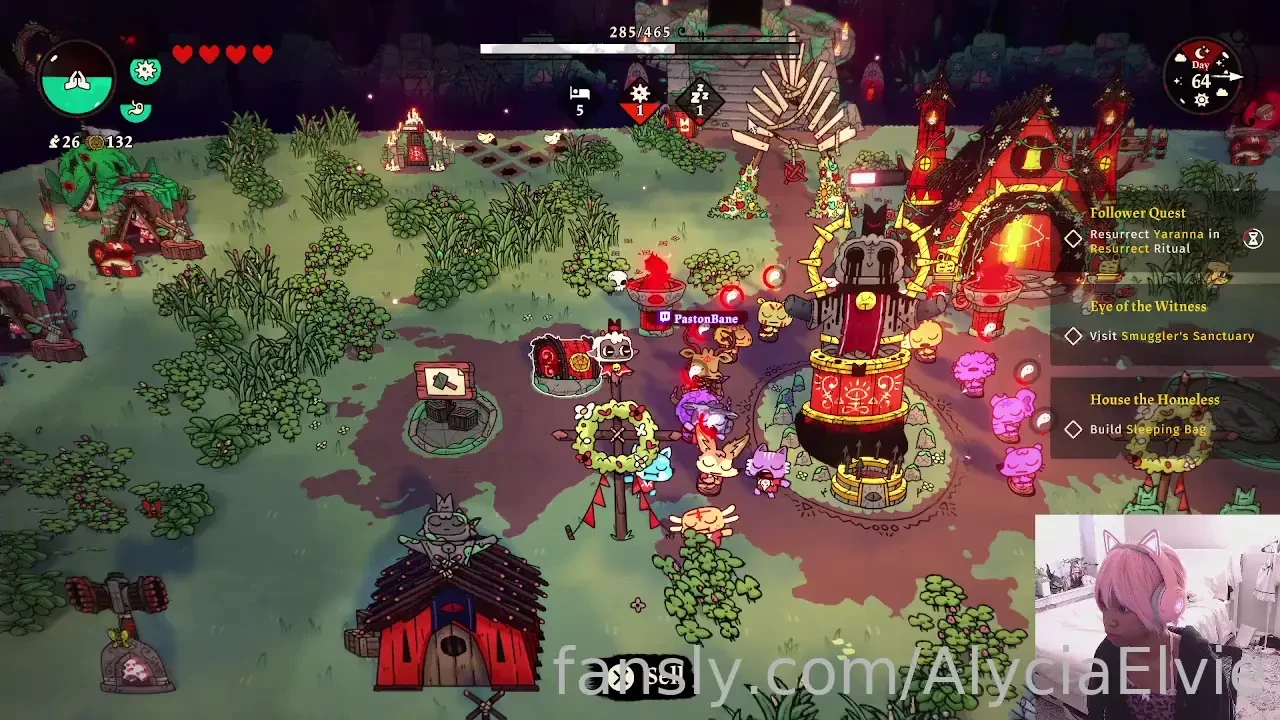Image resolution: width=1280 pixels, height=720 pixels.
Task: Click the red dissent diamond showing 1
Action: click(640, 97)
